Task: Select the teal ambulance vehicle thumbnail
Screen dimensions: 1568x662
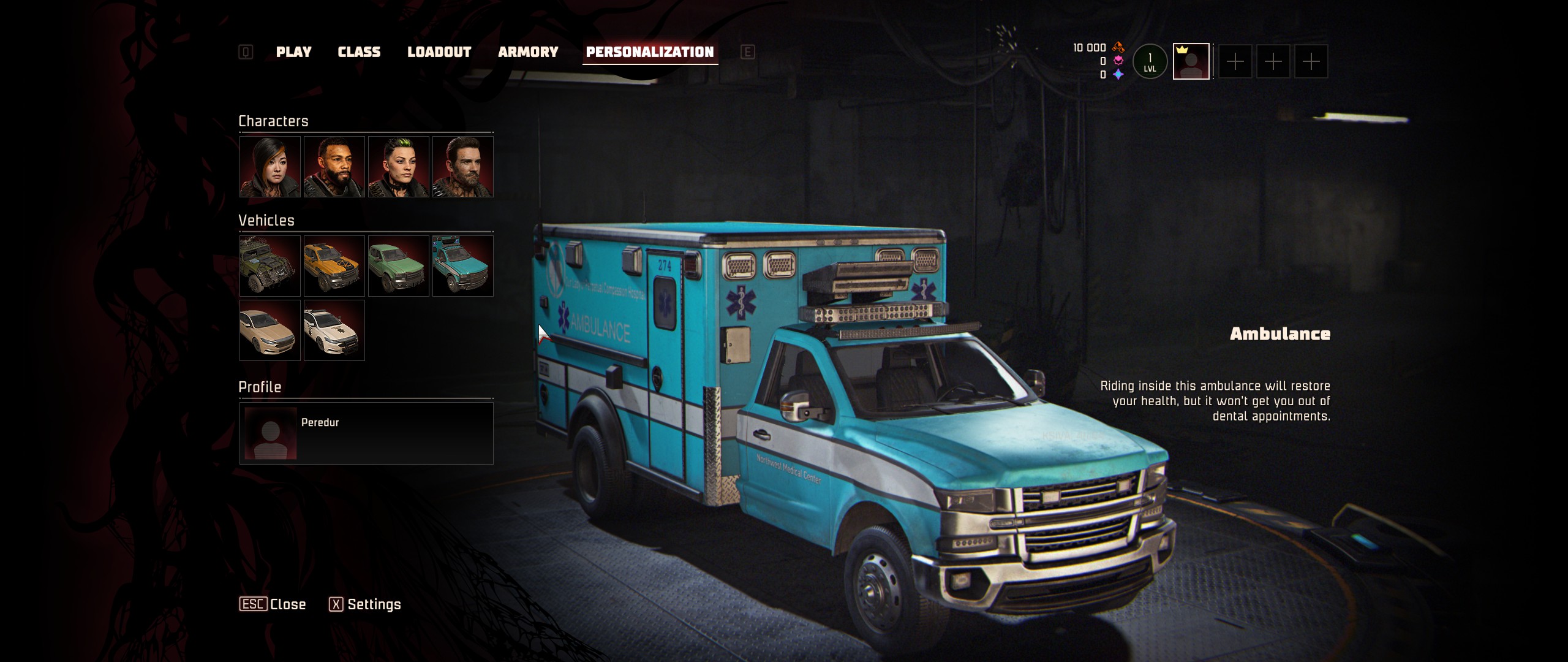Action: click(463, 266)
